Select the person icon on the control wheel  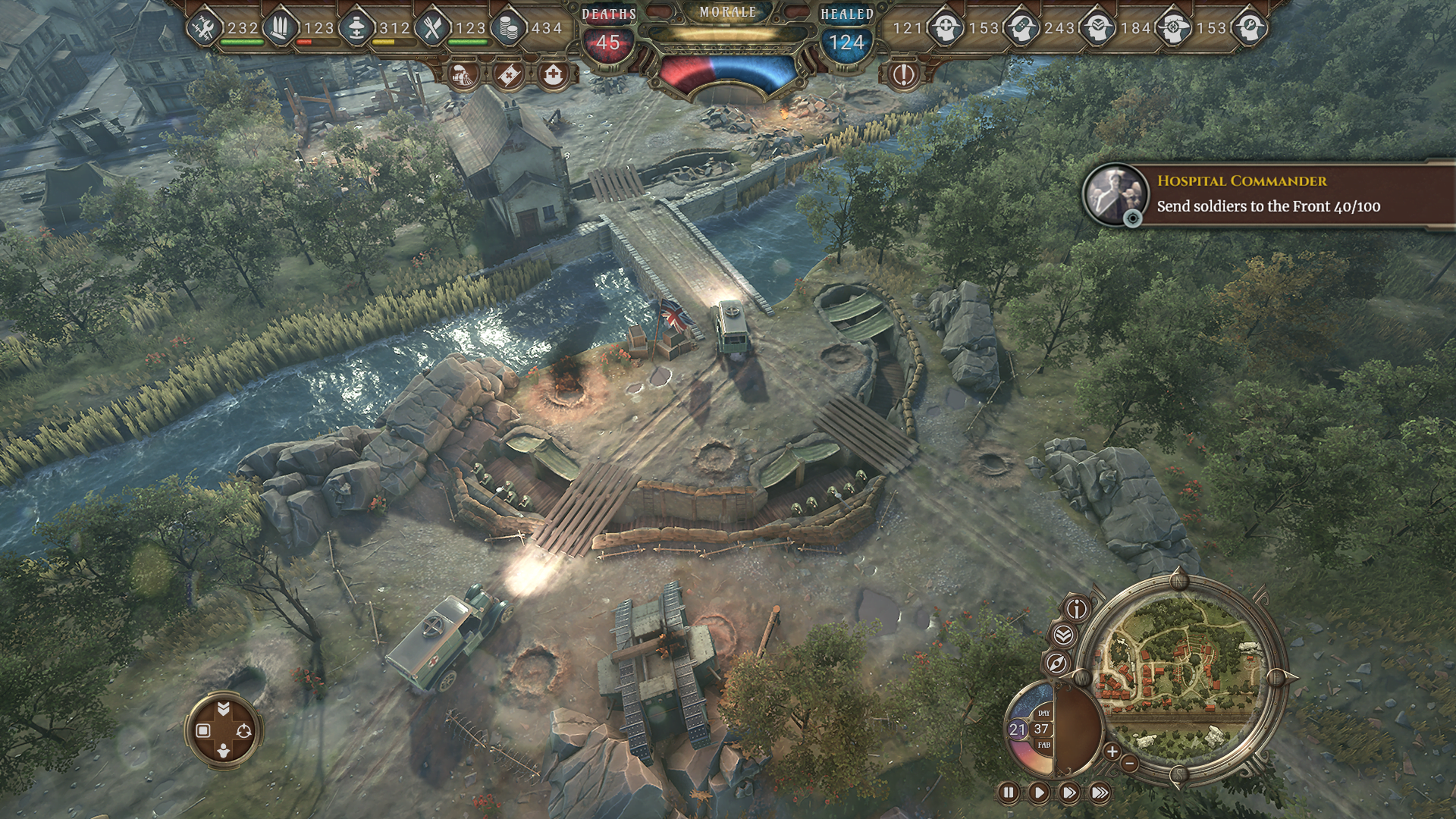223,752
